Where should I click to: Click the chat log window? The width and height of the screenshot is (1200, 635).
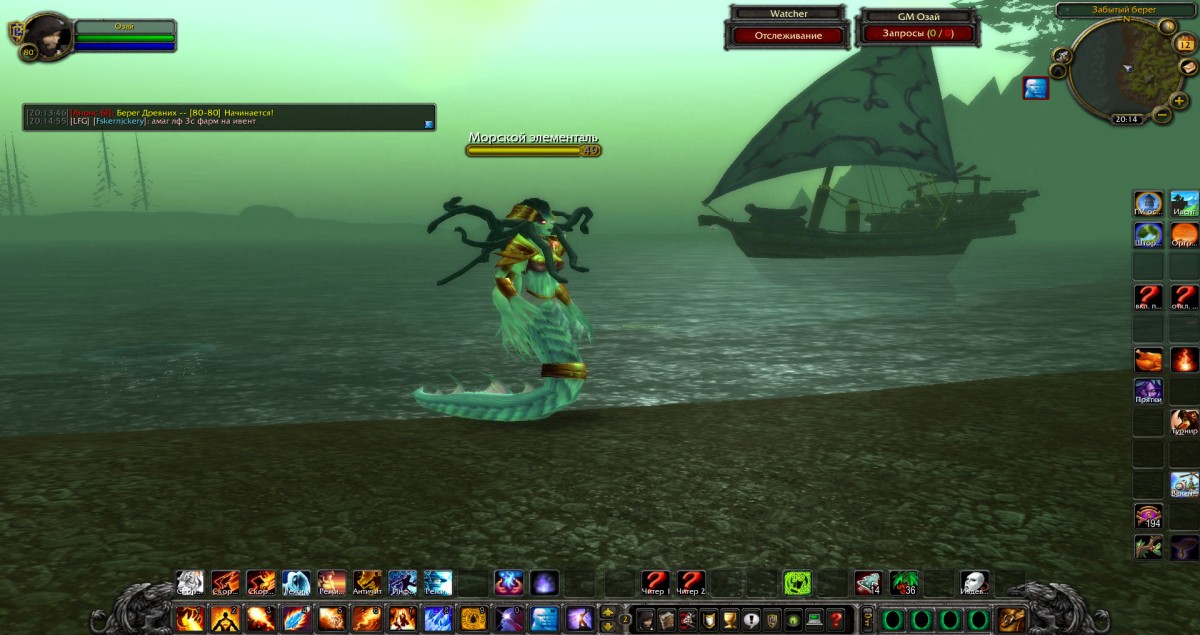click(228, 117)
